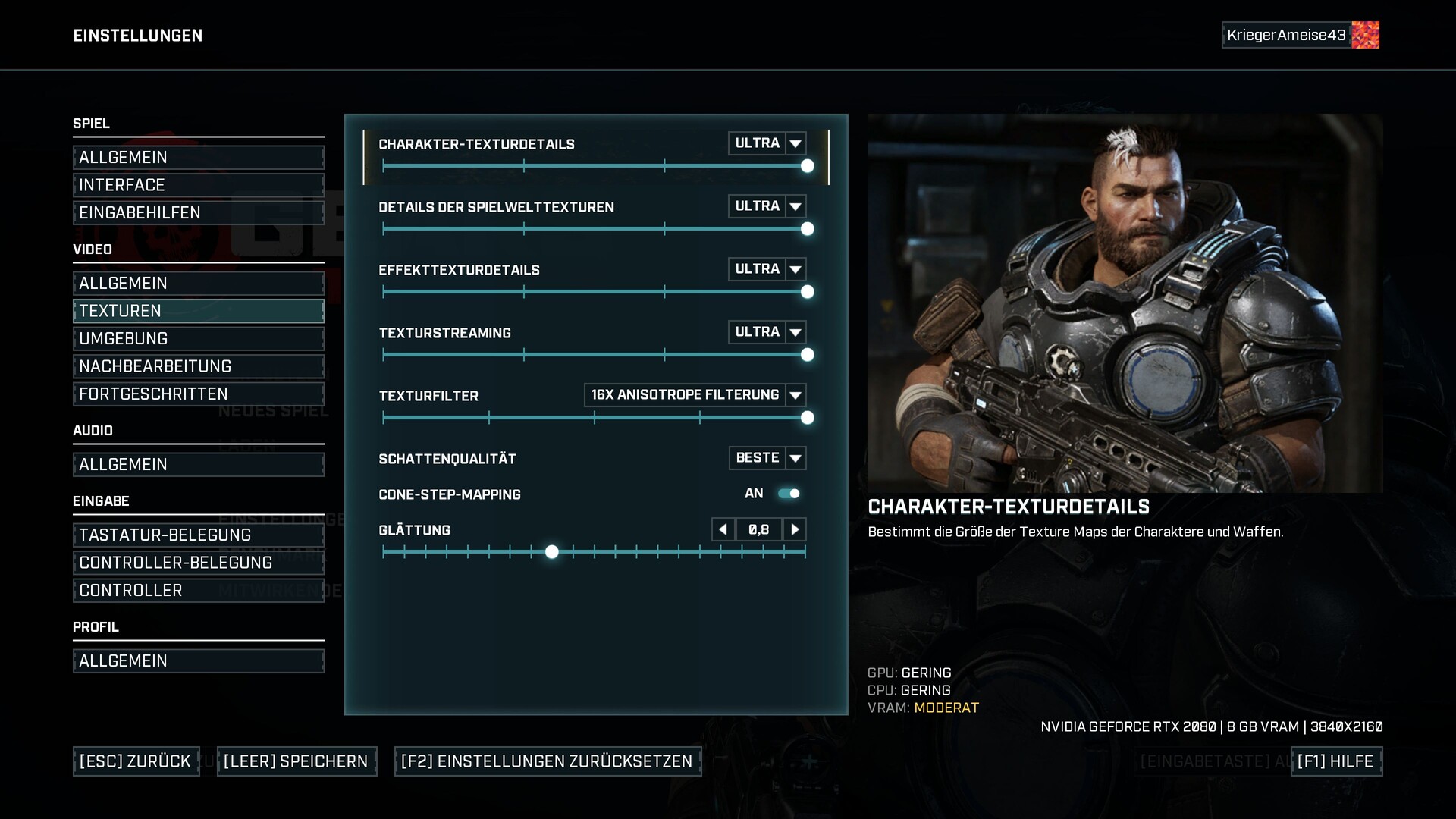This screenshot has width=1456, height=819.
Task: Switch to the Nachbearbeitung section
Action: point(199,366)
